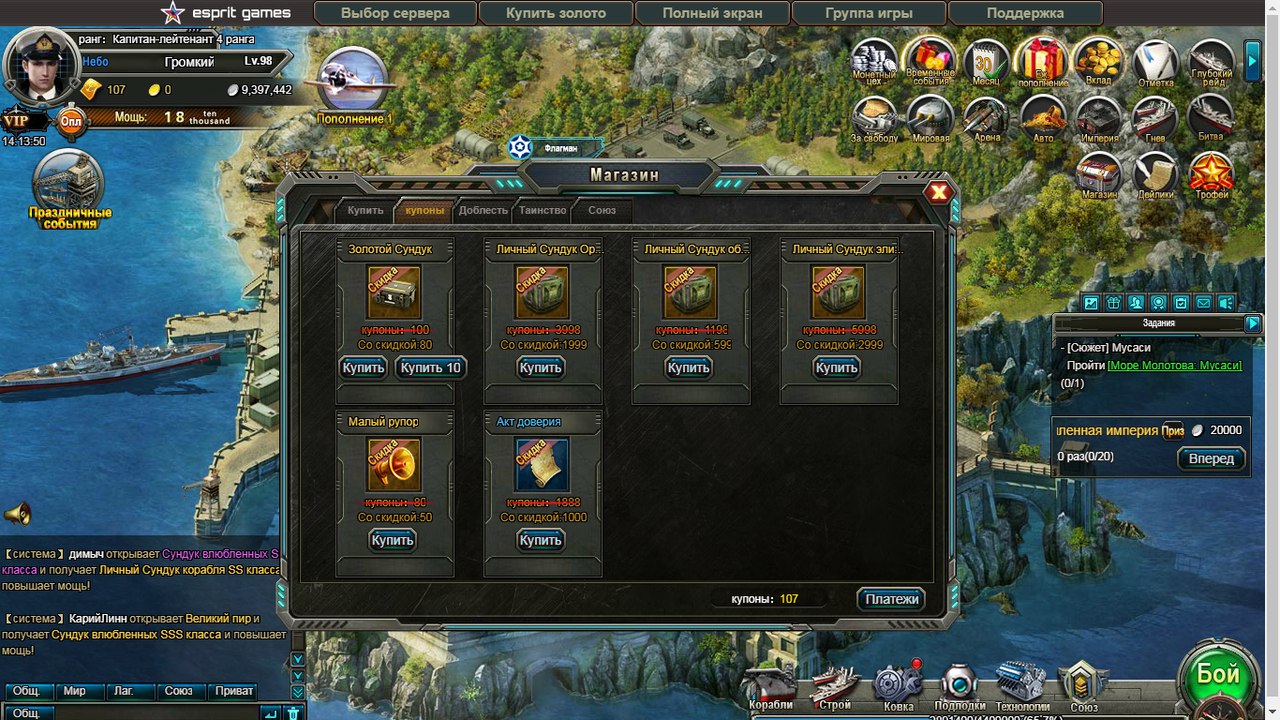Purchase the Акт доверия item

[540, 540]
